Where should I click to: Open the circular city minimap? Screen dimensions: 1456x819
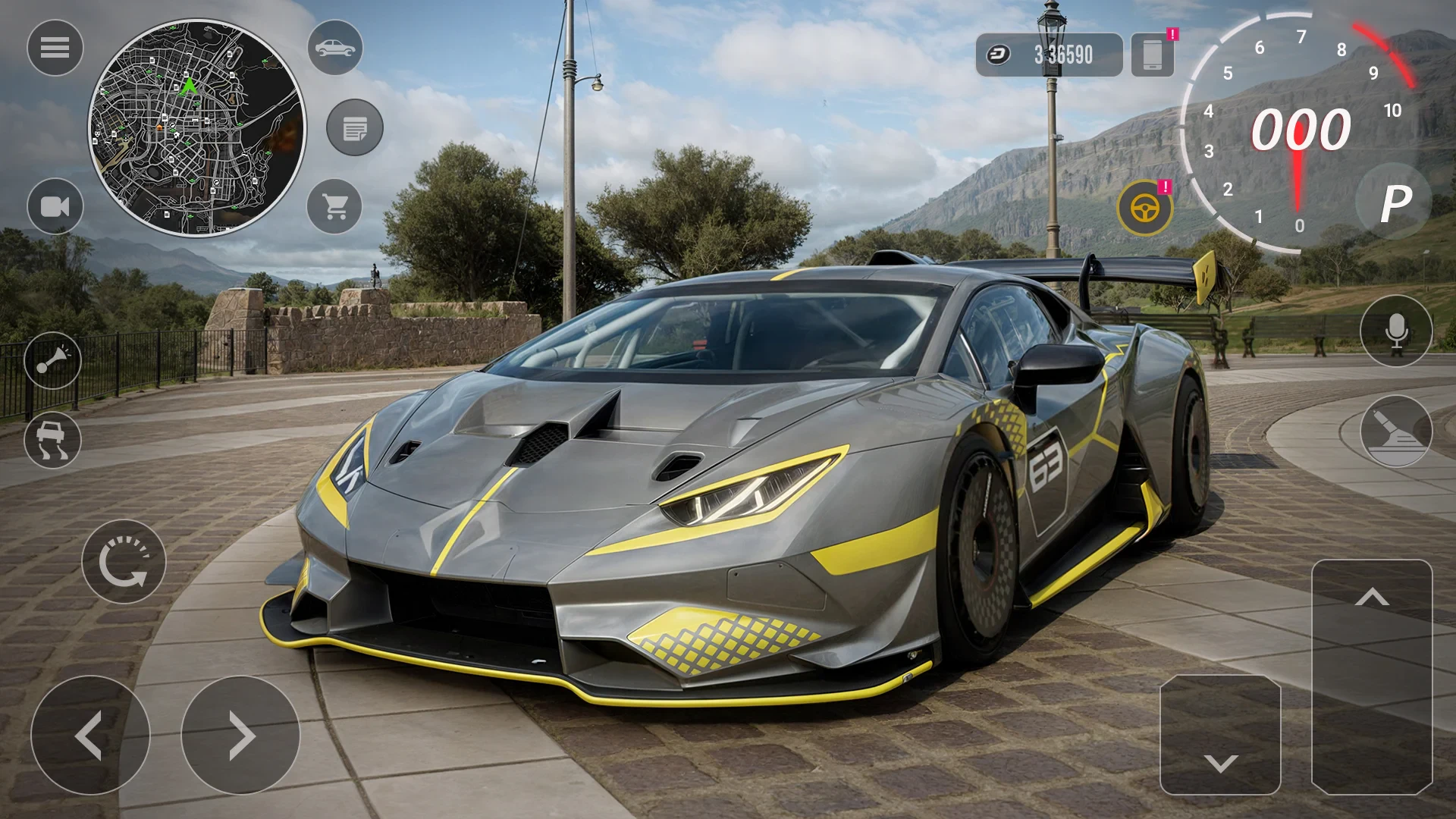click(196, 128)
